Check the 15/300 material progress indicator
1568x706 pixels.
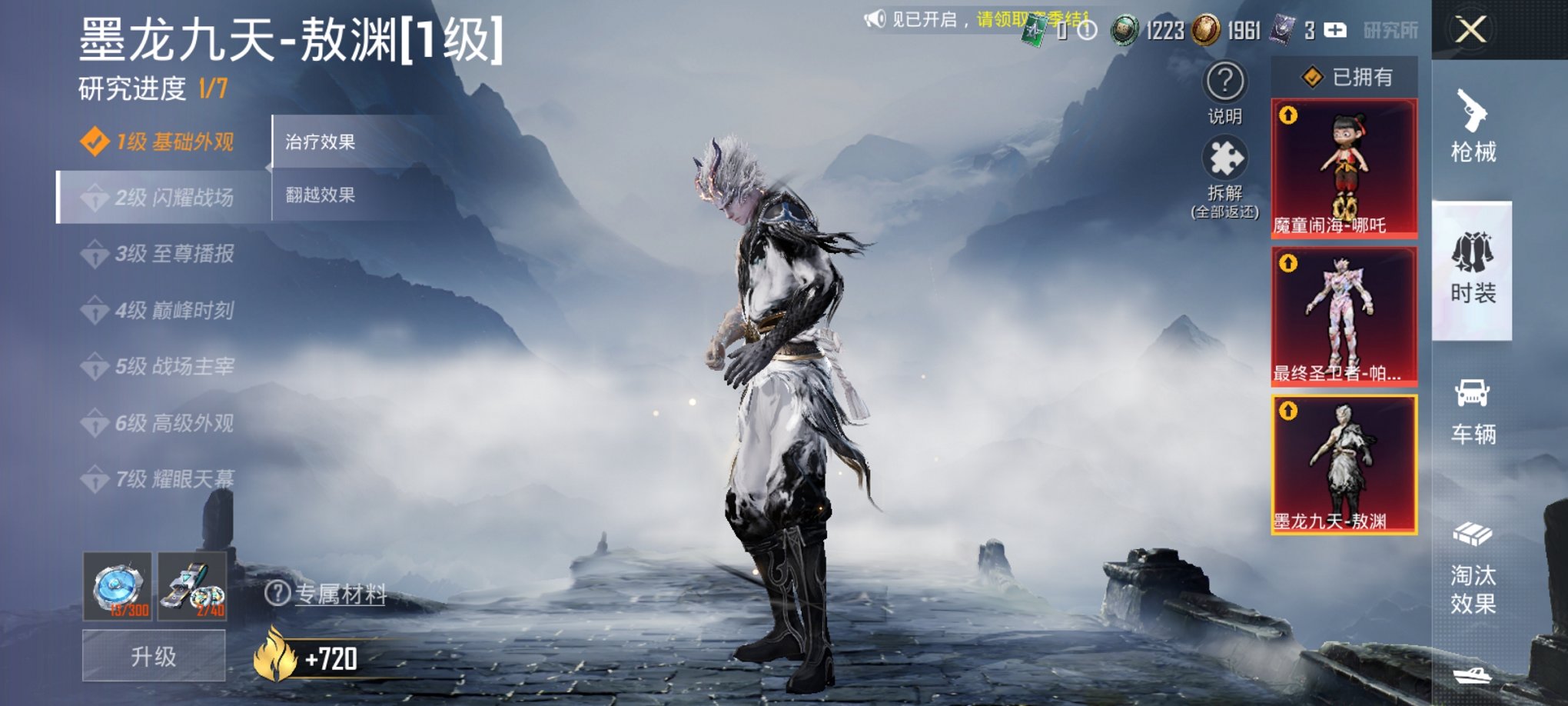pos(121,595)
